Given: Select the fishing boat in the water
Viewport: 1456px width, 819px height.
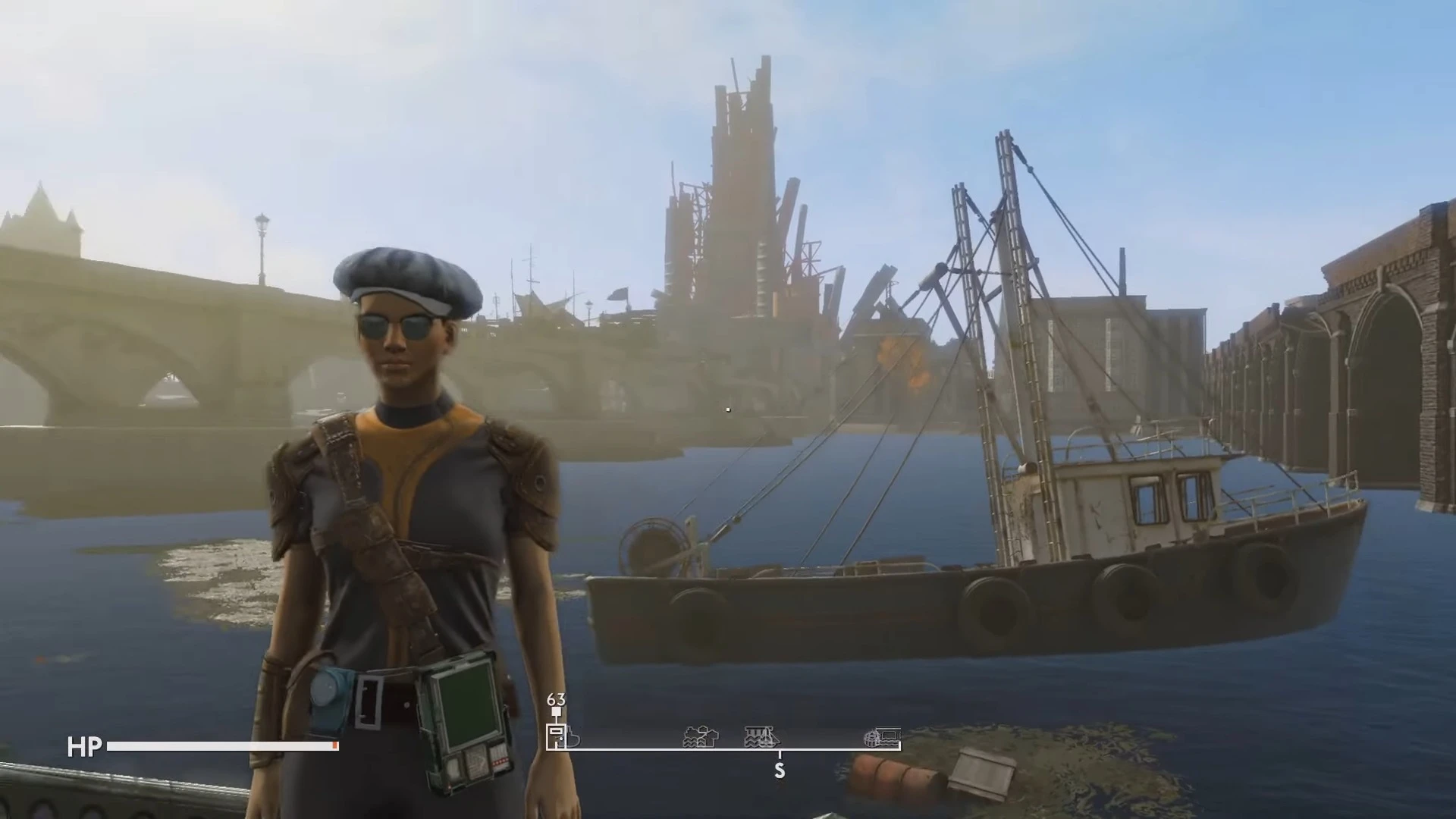Looking at the screenshot, I should click(x=986, y=576).
